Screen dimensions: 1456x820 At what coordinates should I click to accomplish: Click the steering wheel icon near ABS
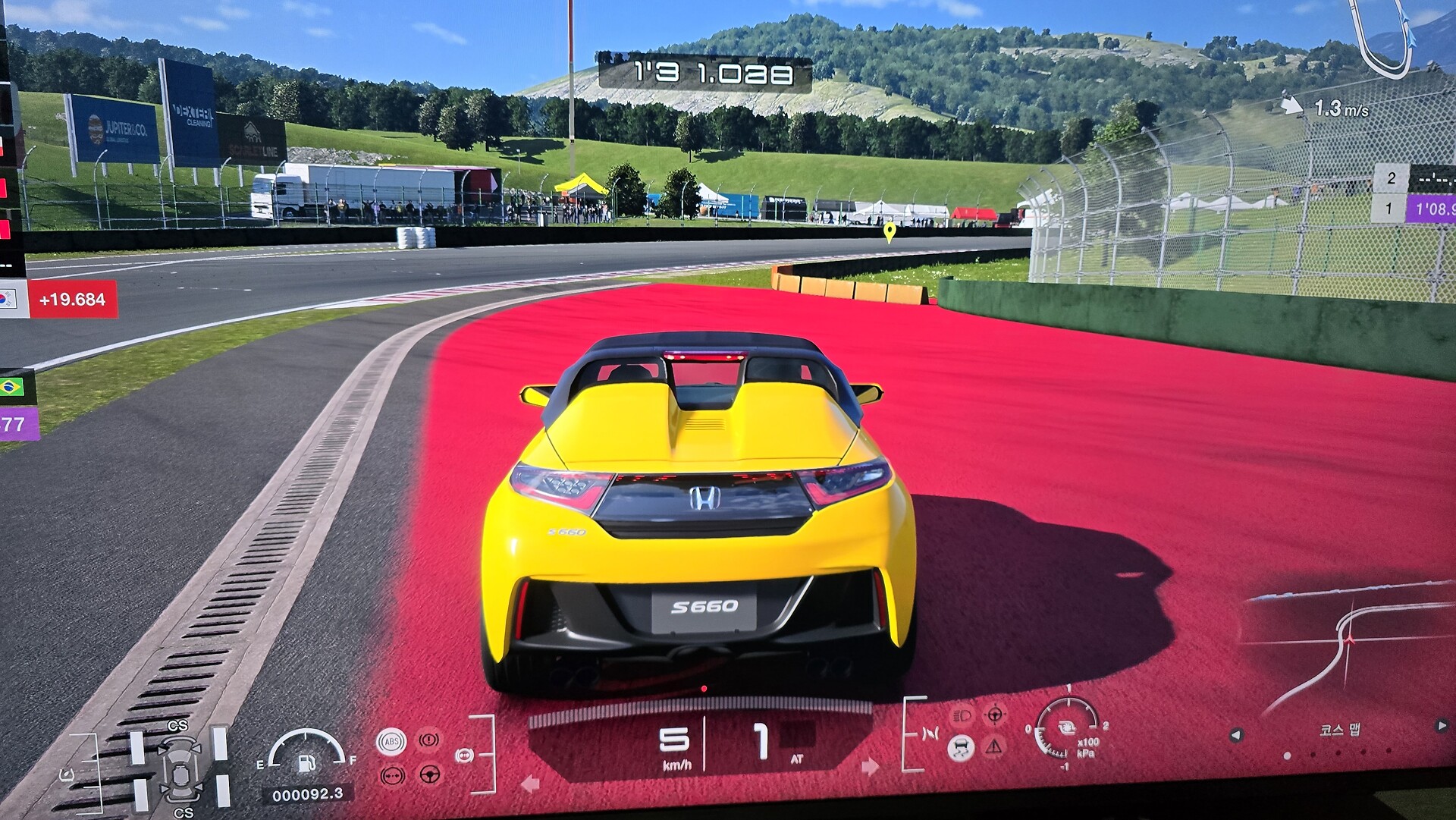click(x=430, y=774)
